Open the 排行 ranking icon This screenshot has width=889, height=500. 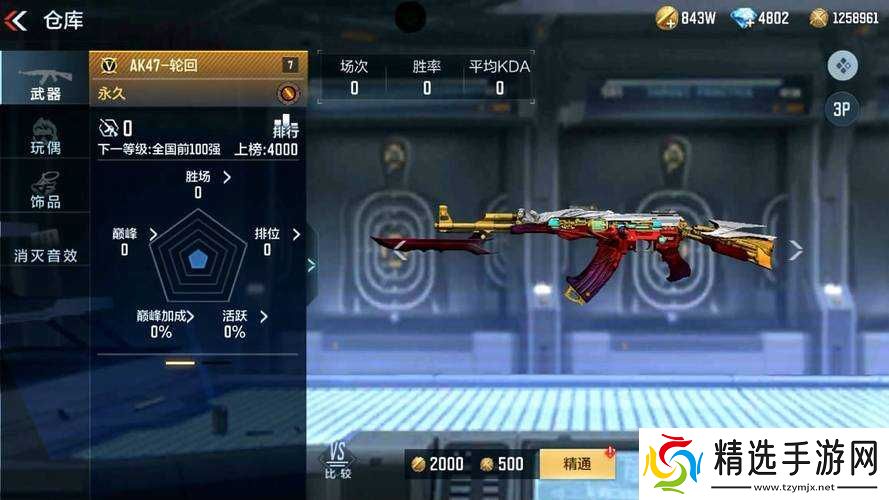pyautogui.click(x=286, y=127)
